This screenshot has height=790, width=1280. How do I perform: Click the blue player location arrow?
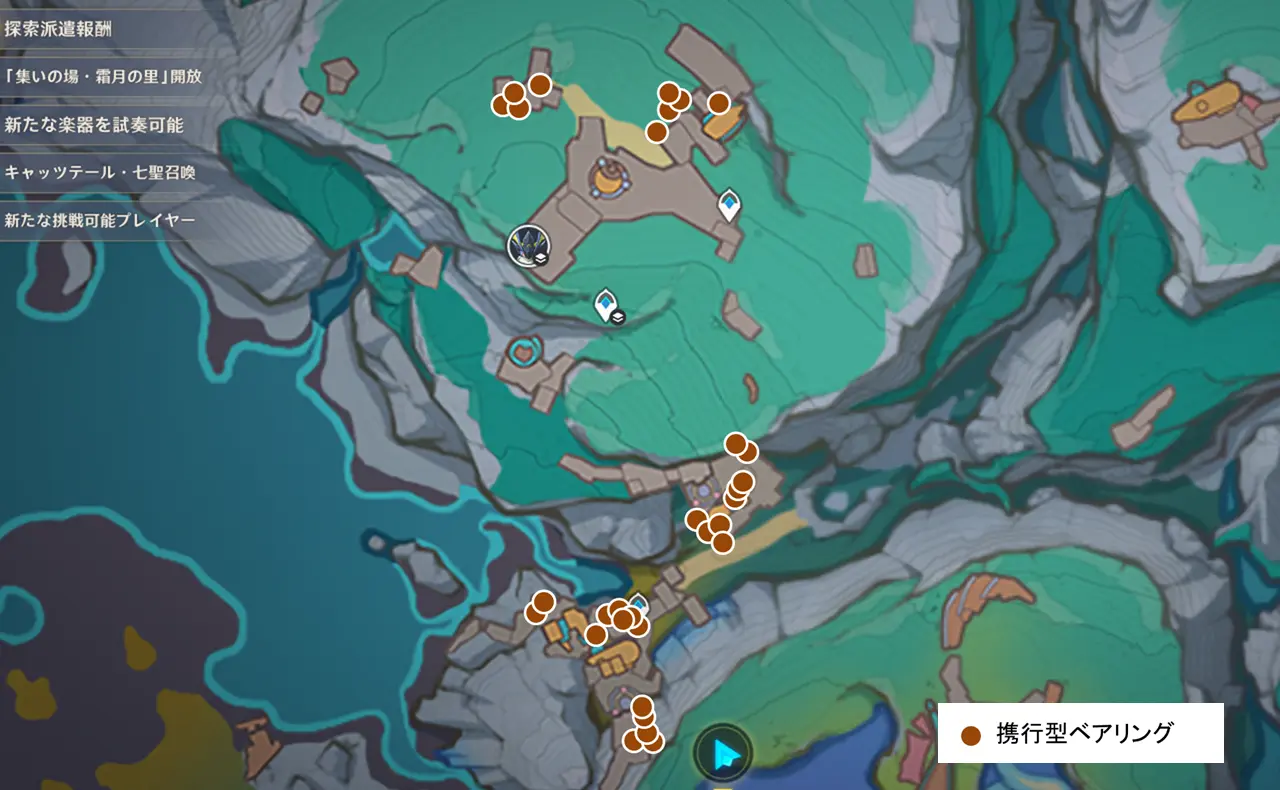pos(723,751)
